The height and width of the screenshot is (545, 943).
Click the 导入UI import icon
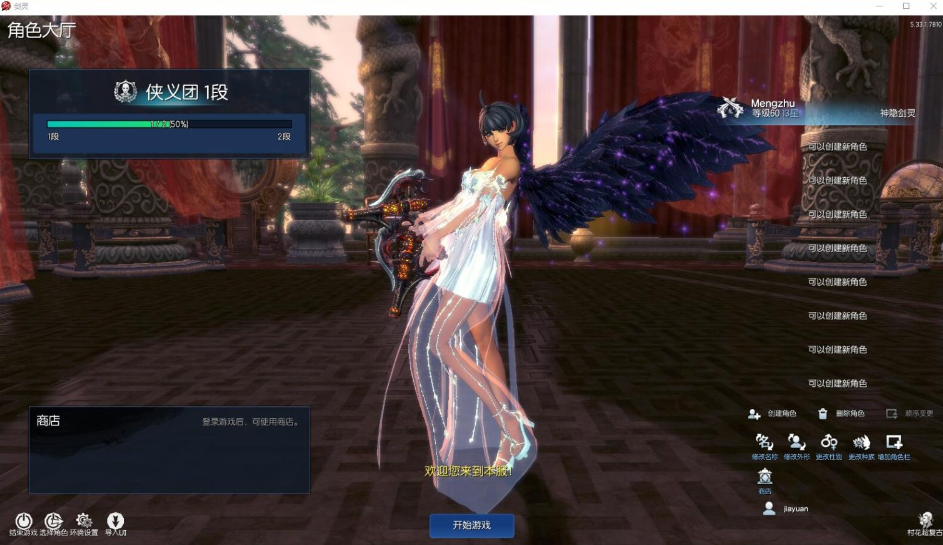click(115, 521)
